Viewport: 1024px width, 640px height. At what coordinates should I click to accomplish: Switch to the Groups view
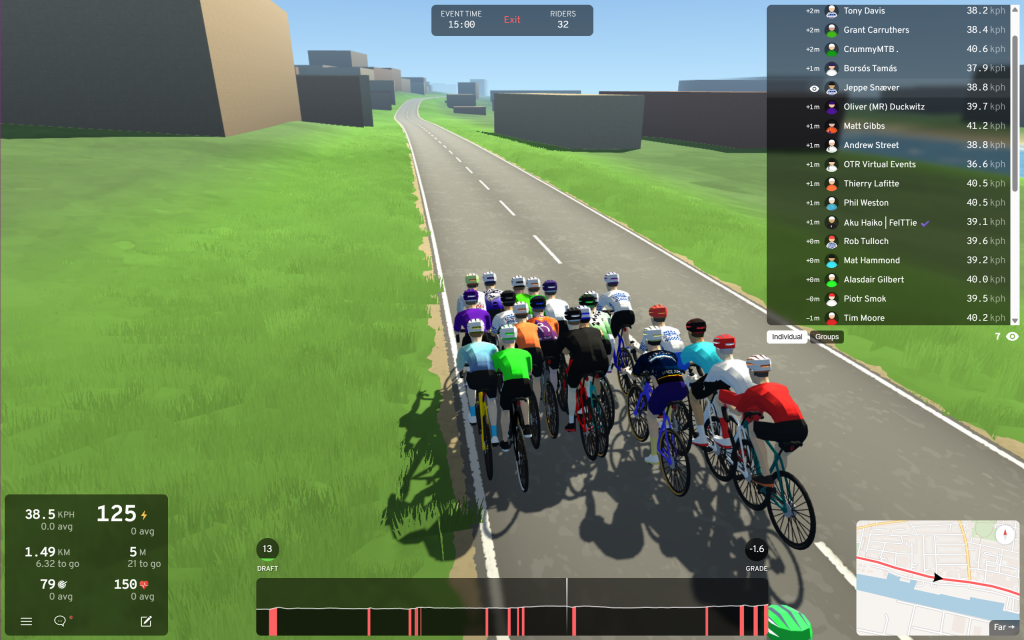click(x=827, y=337)
